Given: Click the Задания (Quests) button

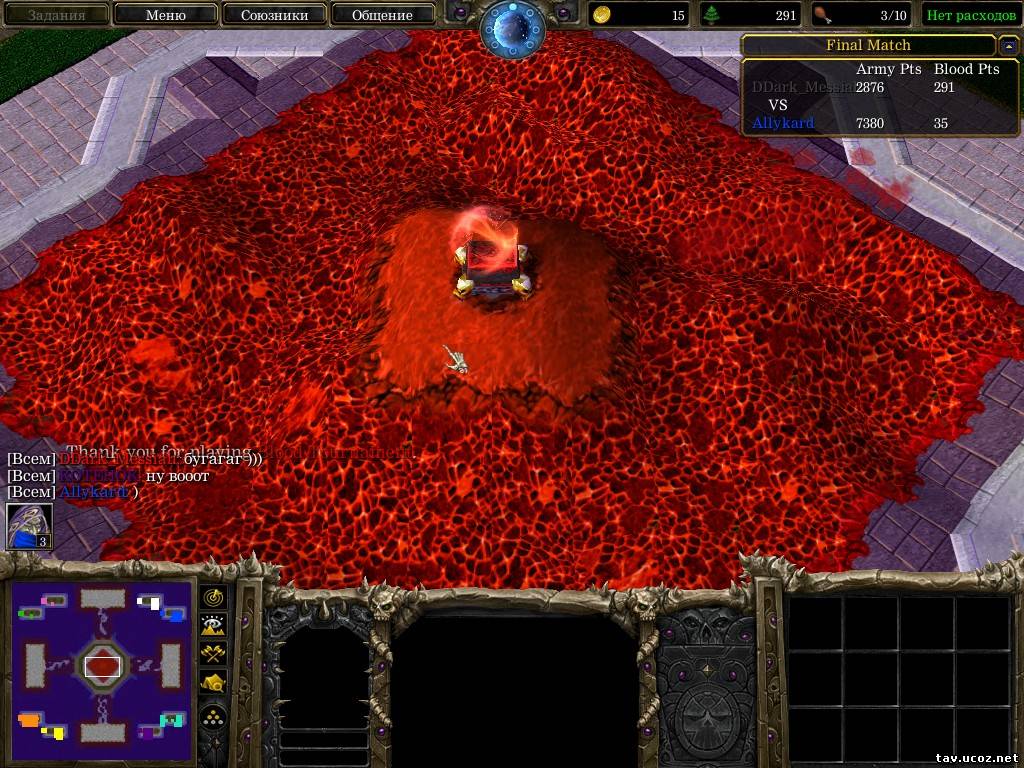Looking at the screenshot, I should tap(56, 15).
